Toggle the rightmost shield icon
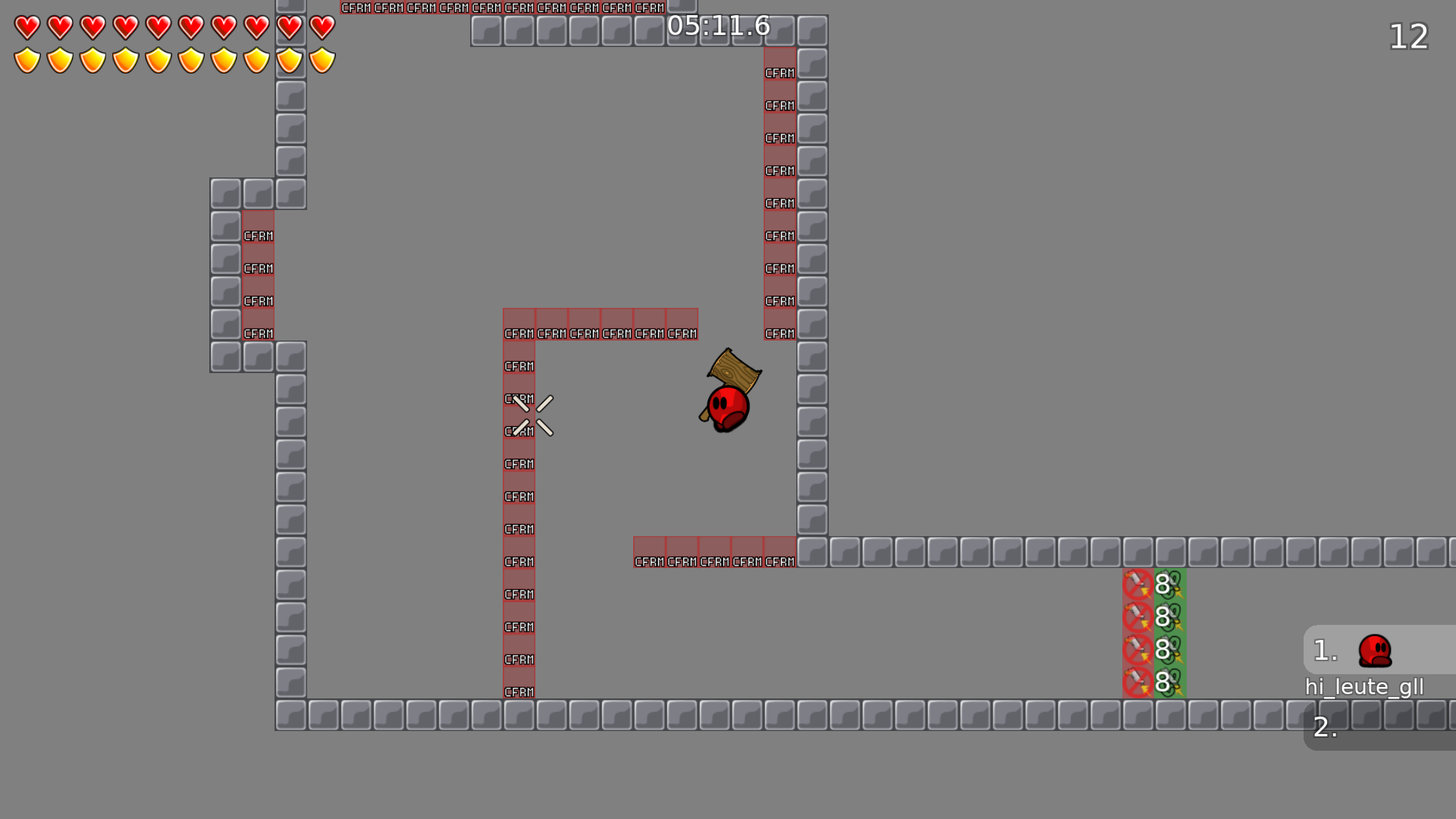 322,59
